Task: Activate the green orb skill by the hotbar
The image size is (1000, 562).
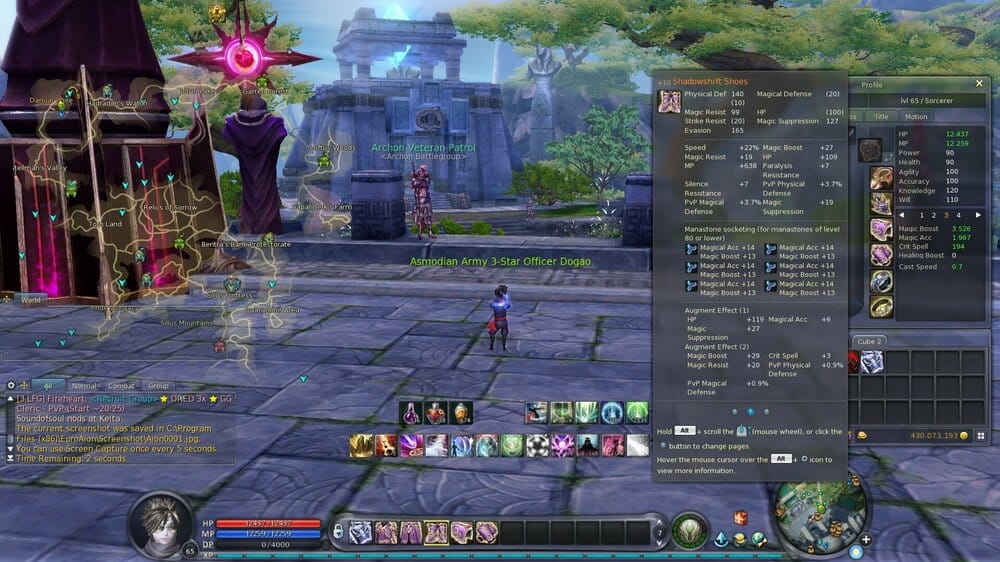Action: tap(688, 529)
